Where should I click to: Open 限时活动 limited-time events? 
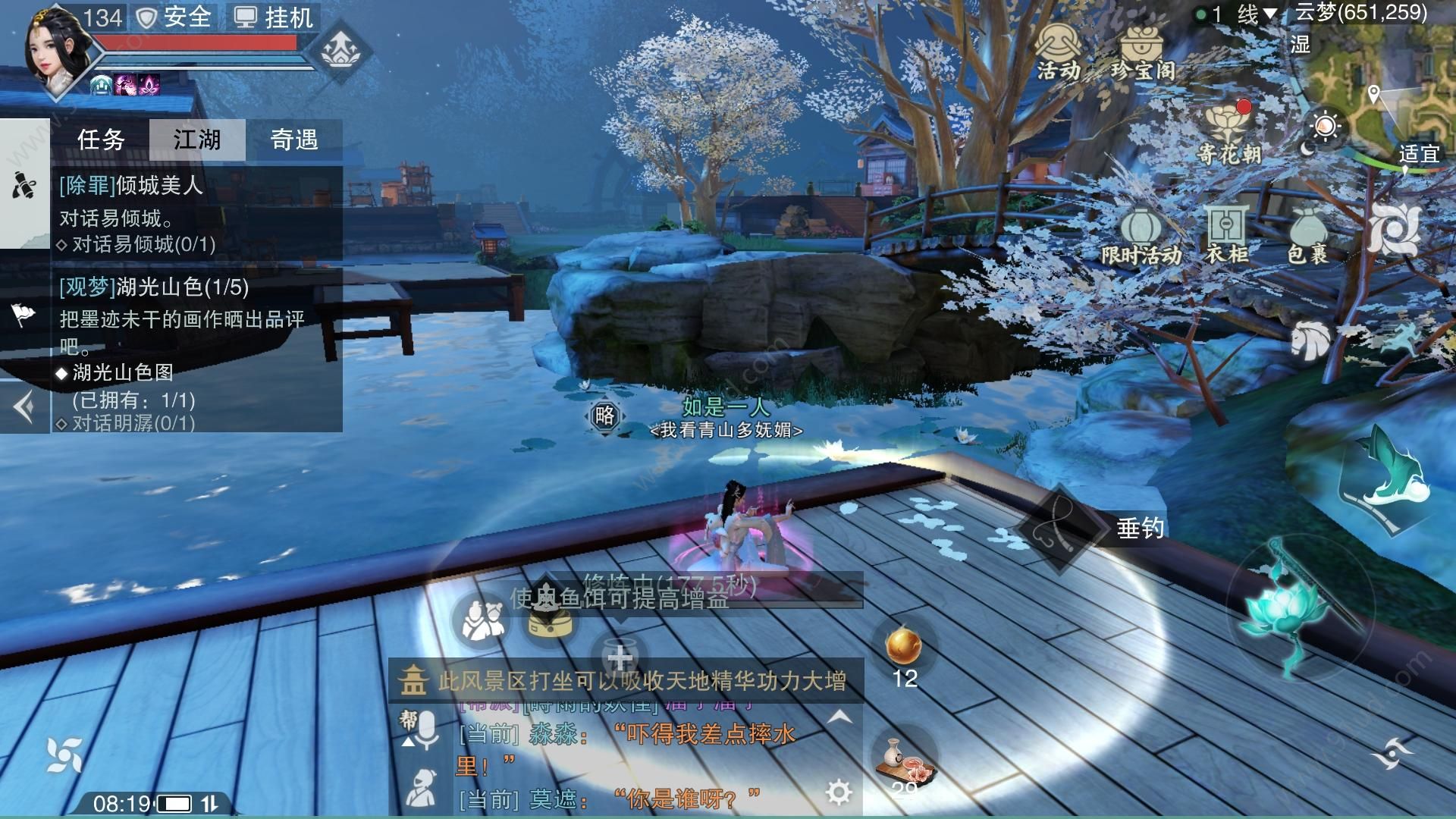[1141, 237]
